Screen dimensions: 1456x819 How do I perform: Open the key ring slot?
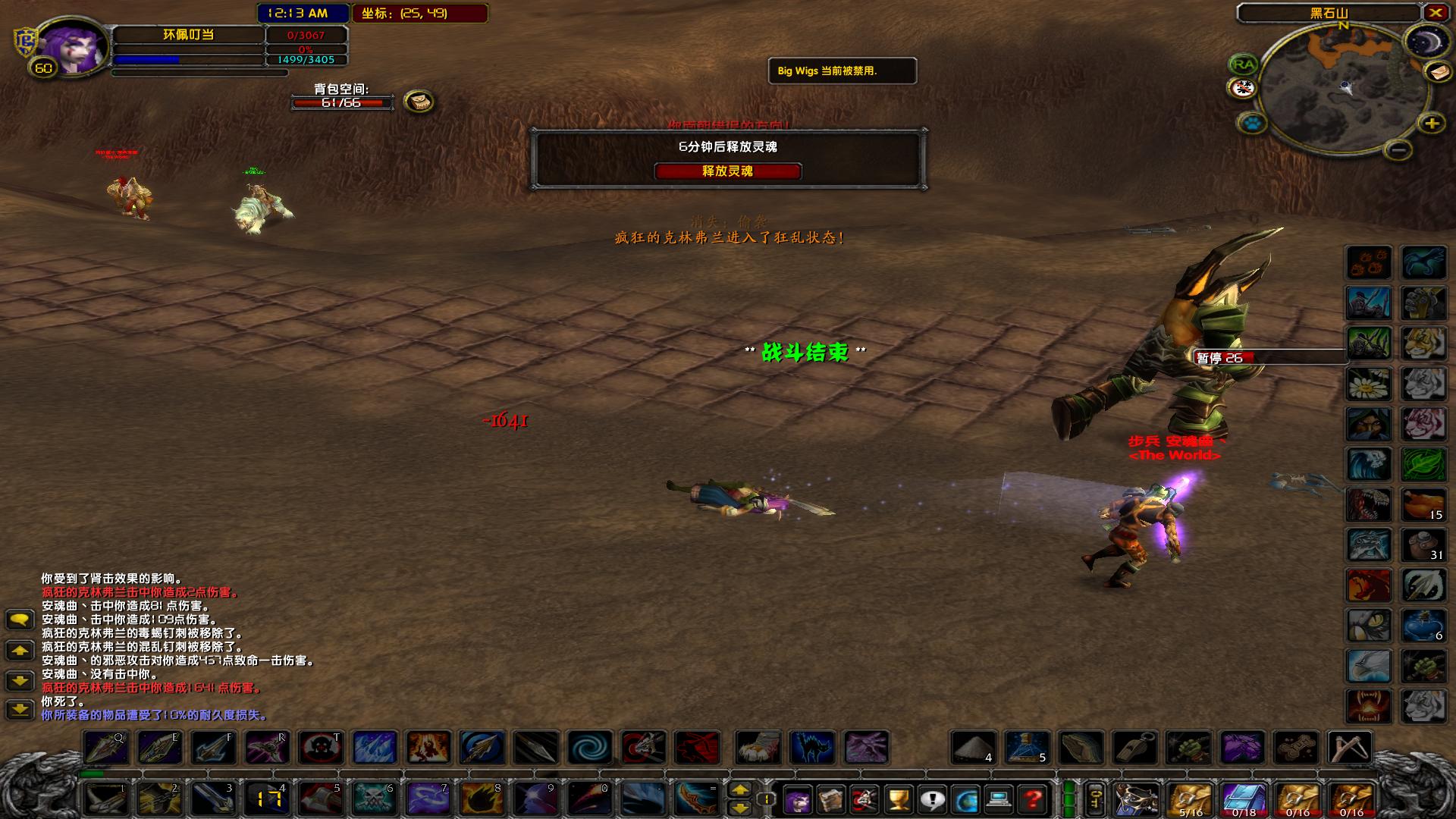pos(1096,799)
